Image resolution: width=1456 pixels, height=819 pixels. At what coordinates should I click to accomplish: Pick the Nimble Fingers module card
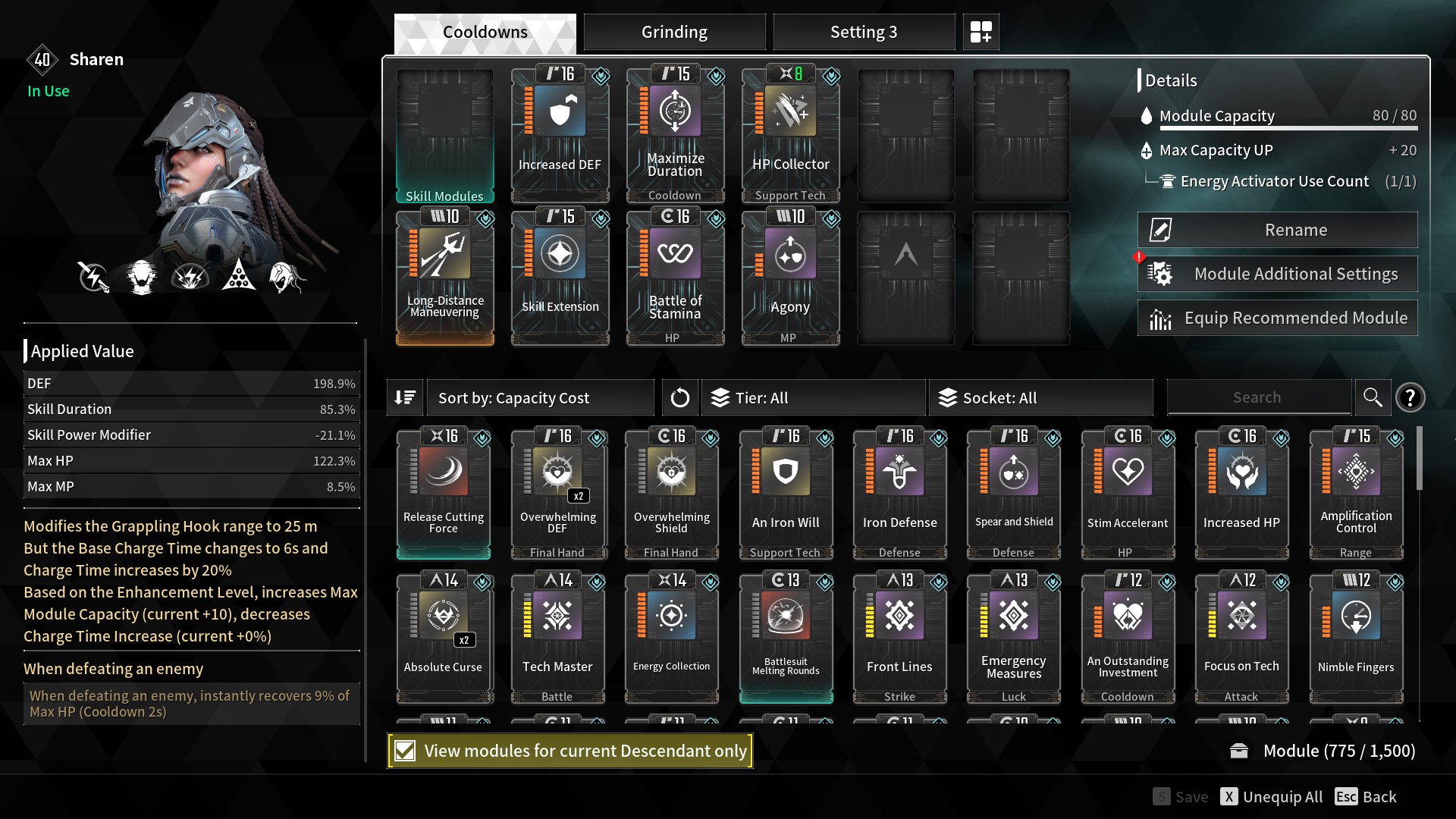[1356, 638]
